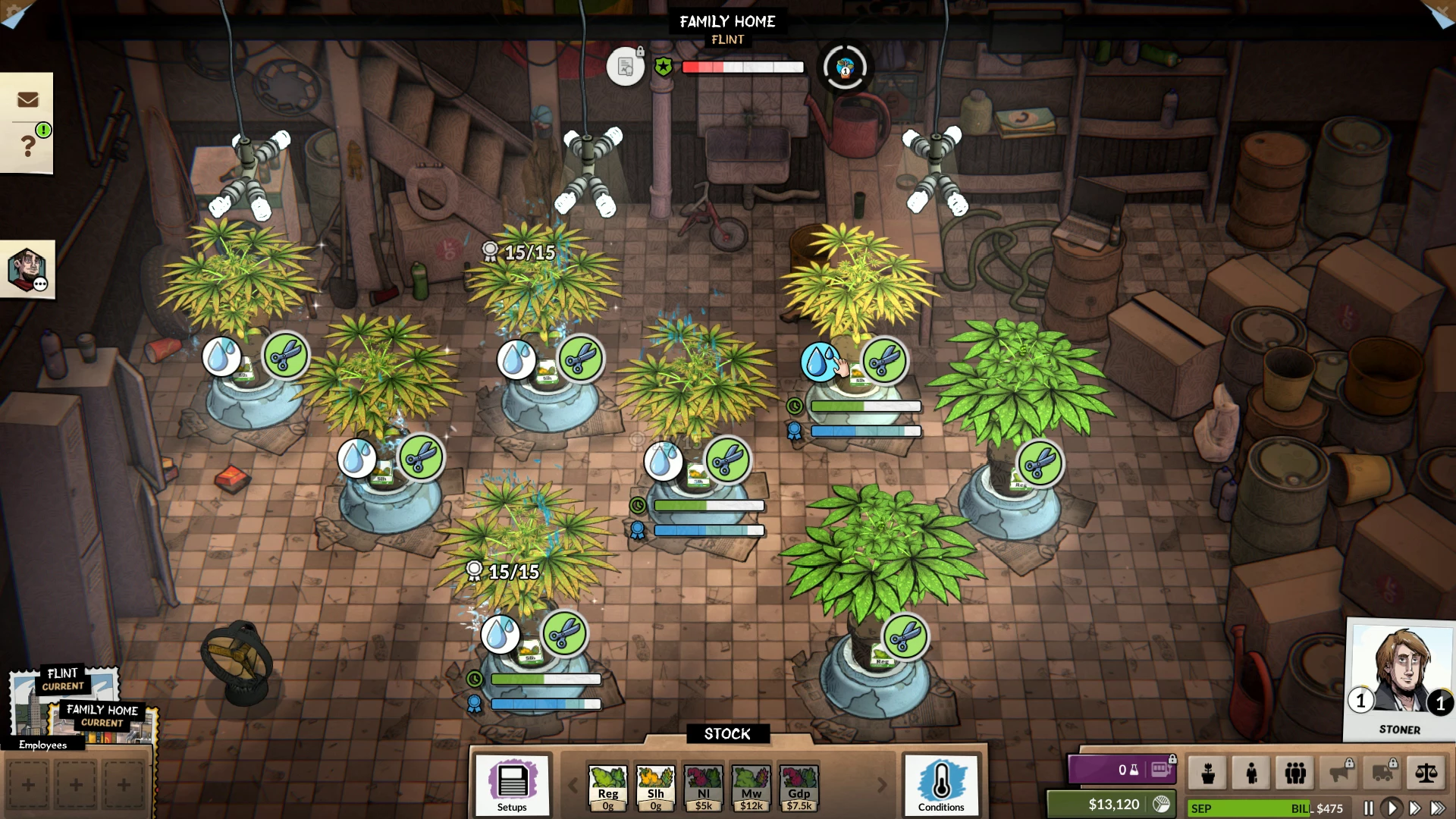Select the Reg strain in stock

(608, 788)
